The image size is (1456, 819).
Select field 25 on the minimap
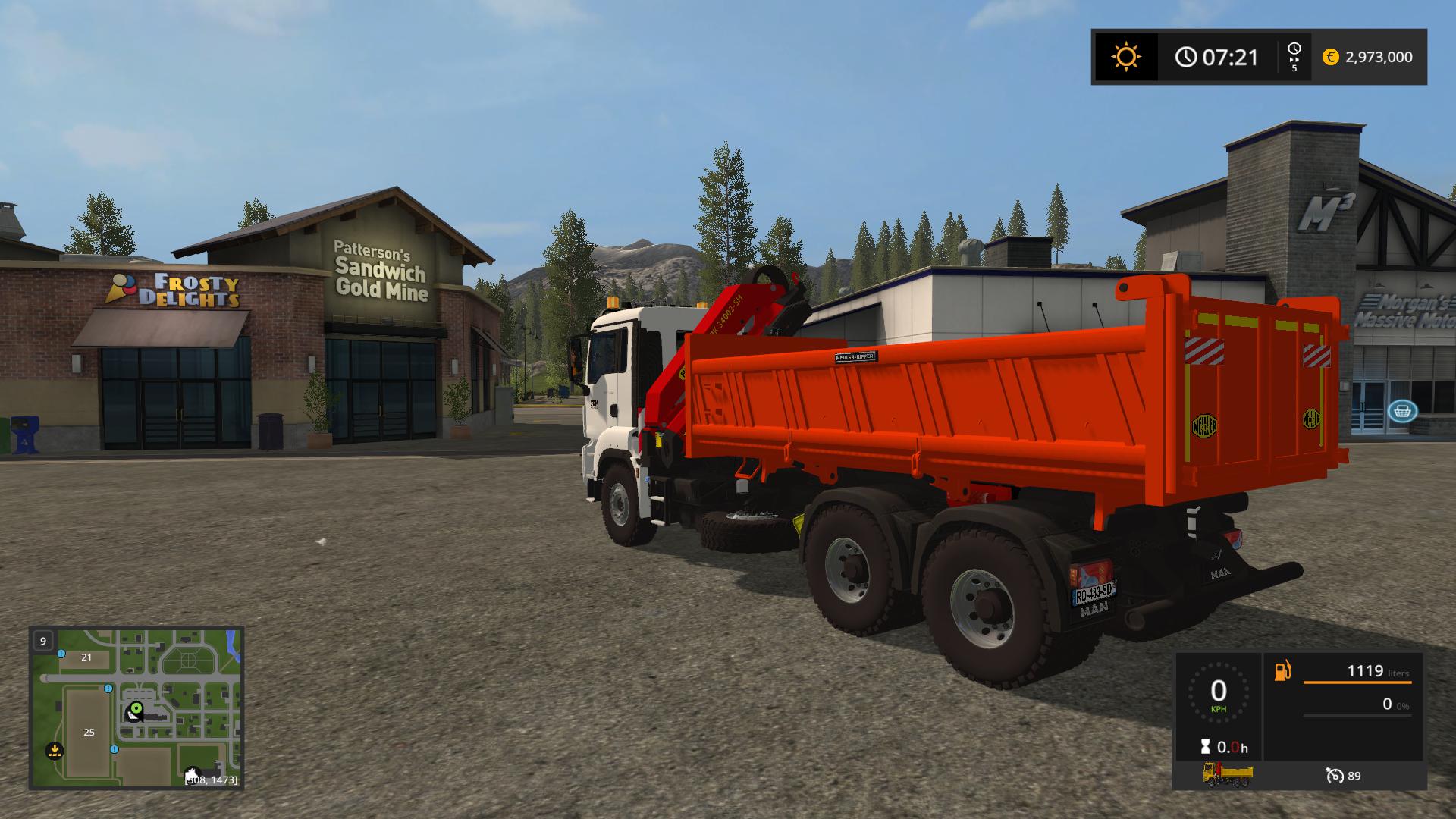pos(89,732)
